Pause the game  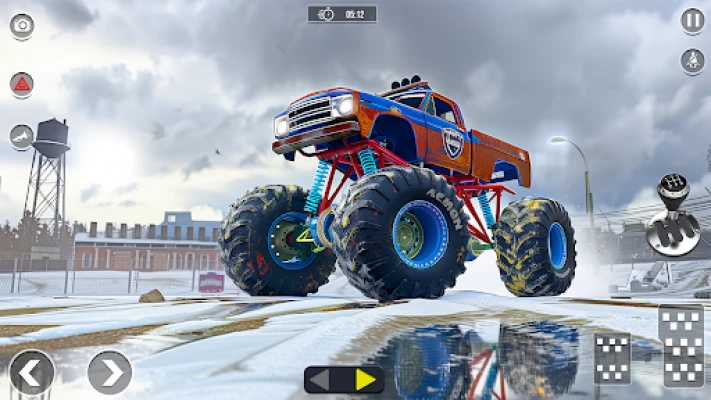coord(692,20)
